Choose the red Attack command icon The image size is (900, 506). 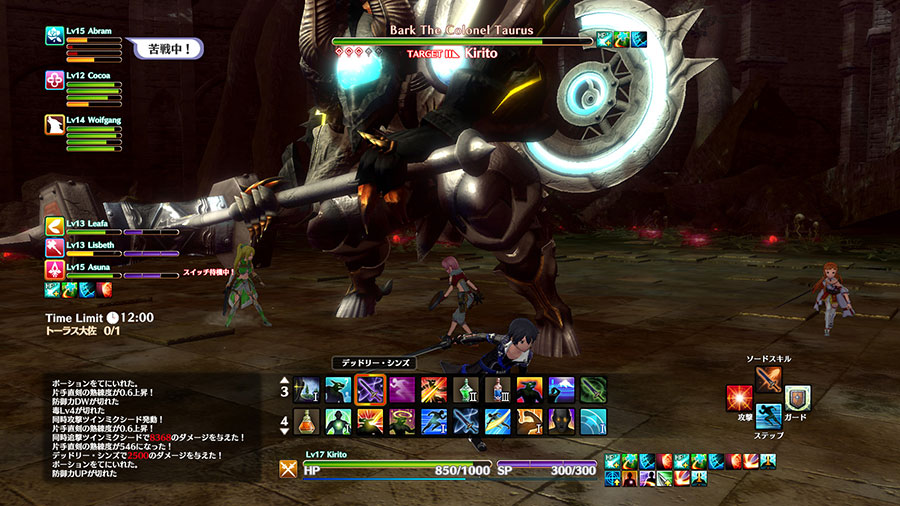pyautogui.click(x=740, y=398)
